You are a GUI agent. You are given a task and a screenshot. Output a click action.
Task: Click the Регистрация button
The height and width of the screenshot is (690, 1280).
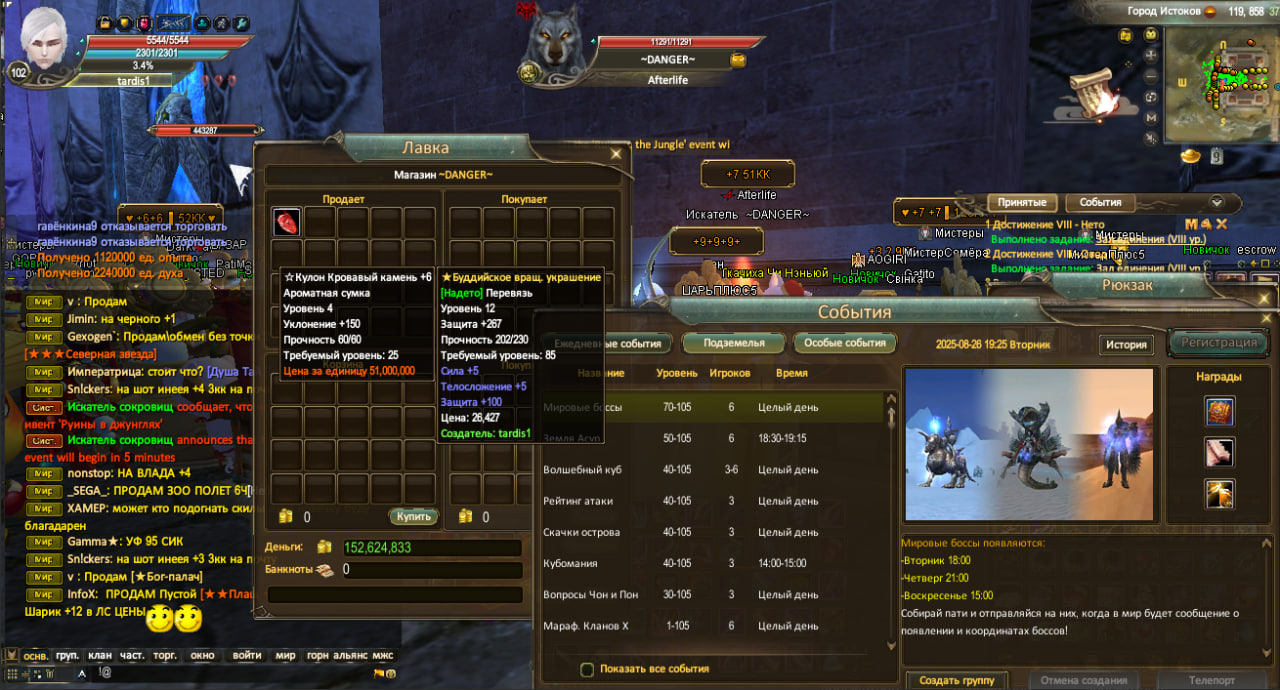pos(1217,343)
